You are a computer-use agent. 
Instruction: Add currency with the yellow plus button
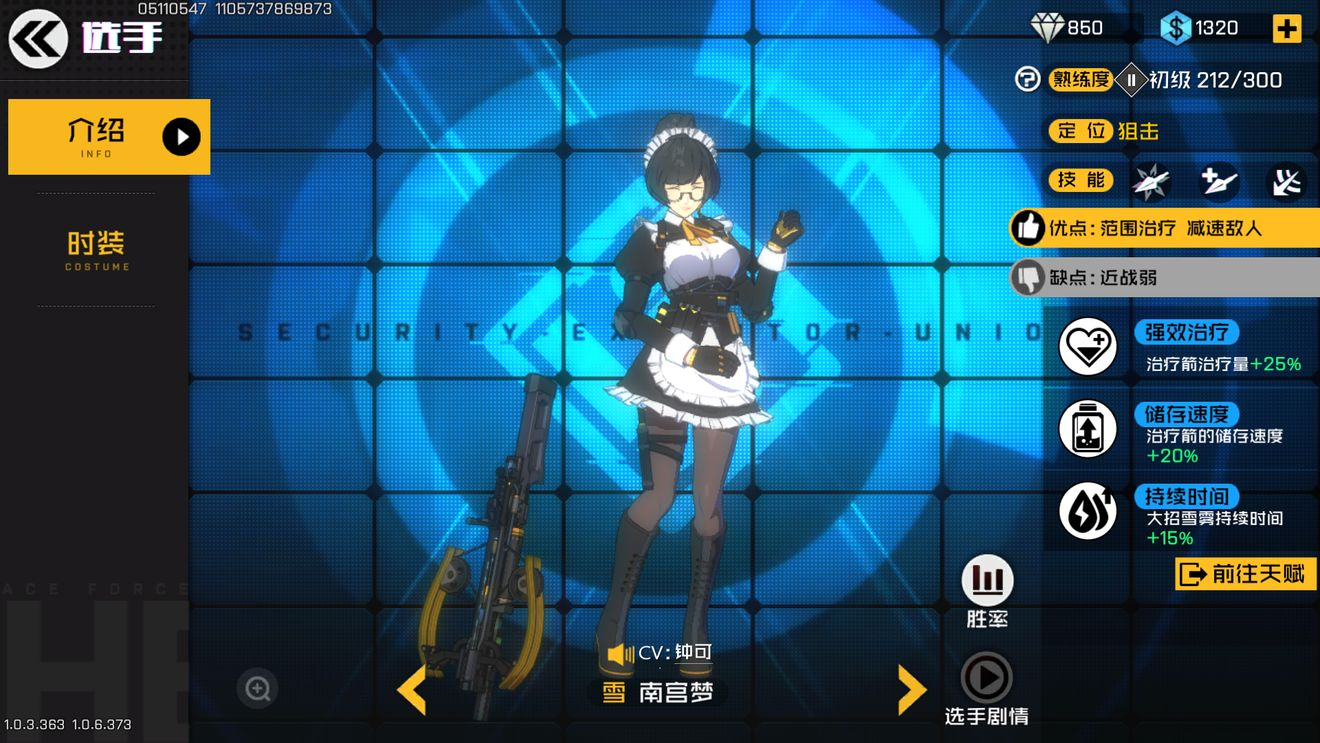(x=1286, y=28)
